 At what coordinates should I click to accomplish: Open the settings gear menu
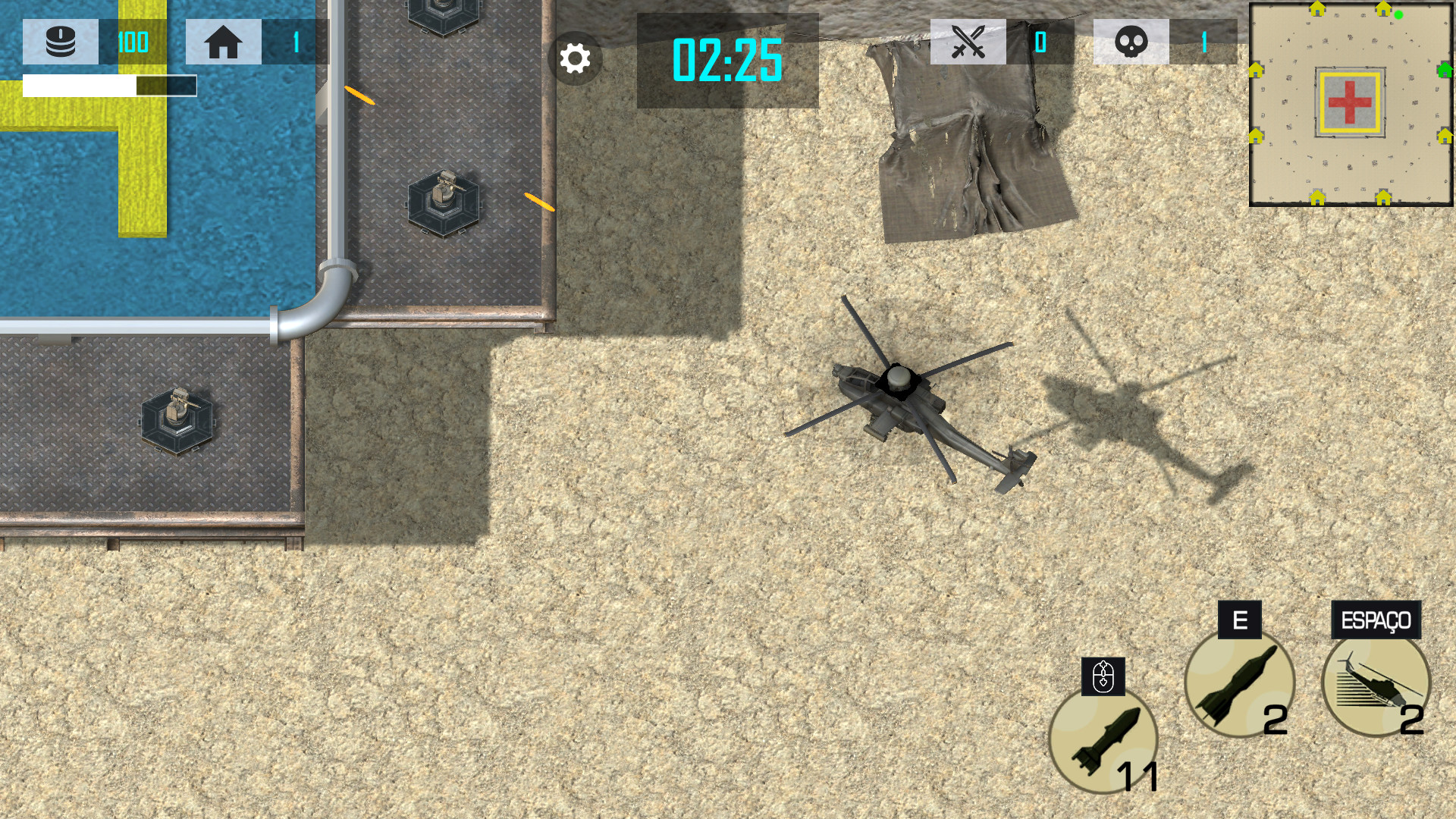575,57
